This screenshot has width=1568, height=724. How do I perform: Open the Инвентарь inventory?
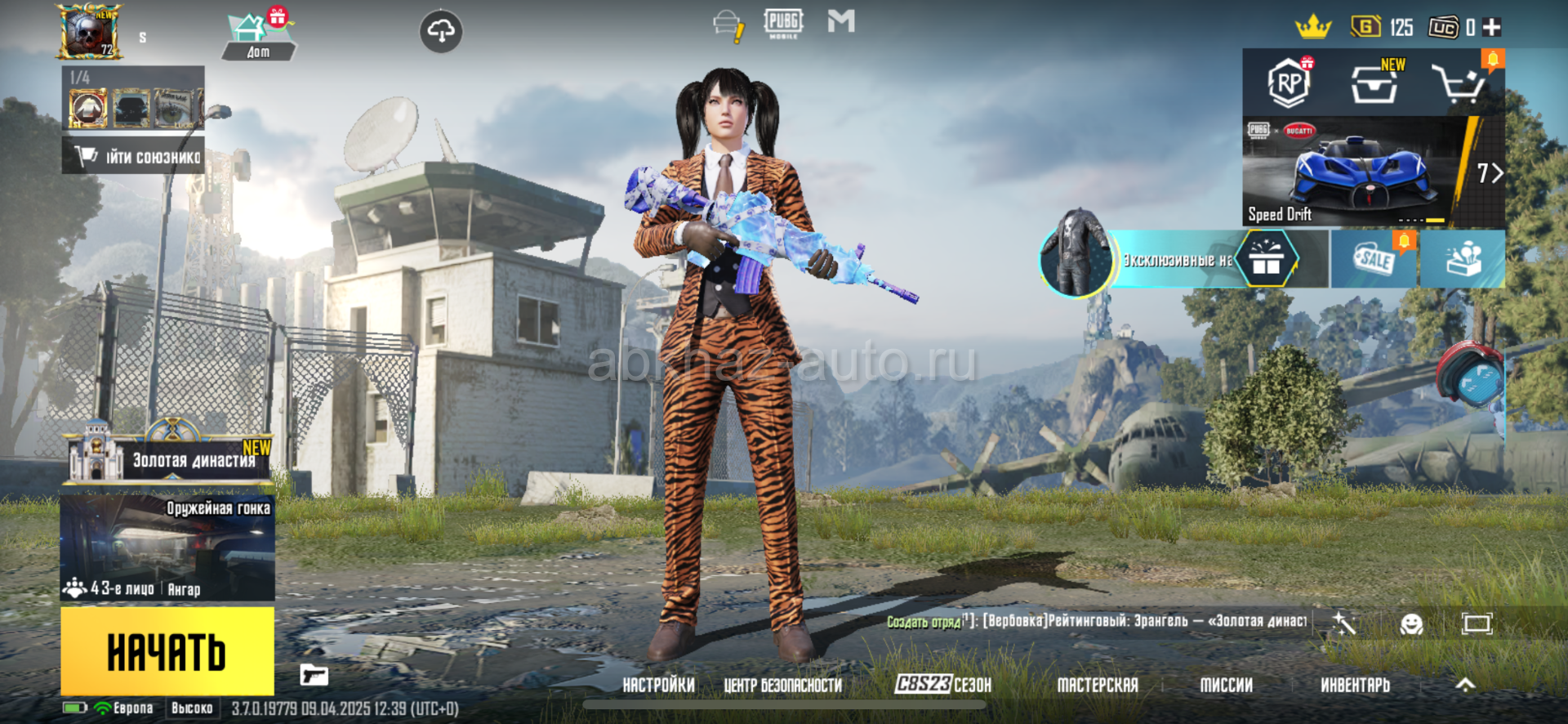(x=1355, y=685)
